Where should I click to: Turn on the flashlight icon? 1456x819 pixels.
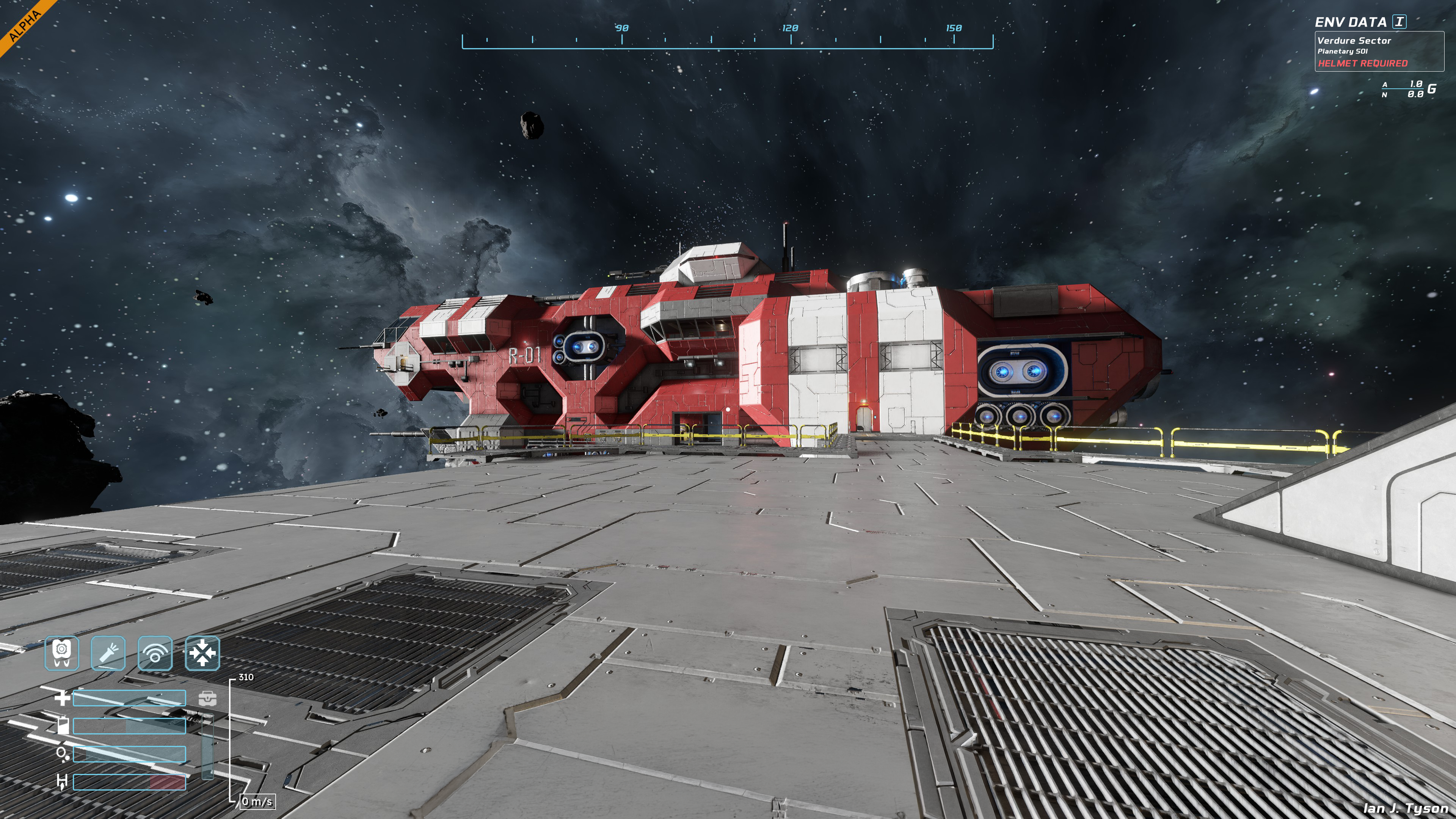pos(108,653)
